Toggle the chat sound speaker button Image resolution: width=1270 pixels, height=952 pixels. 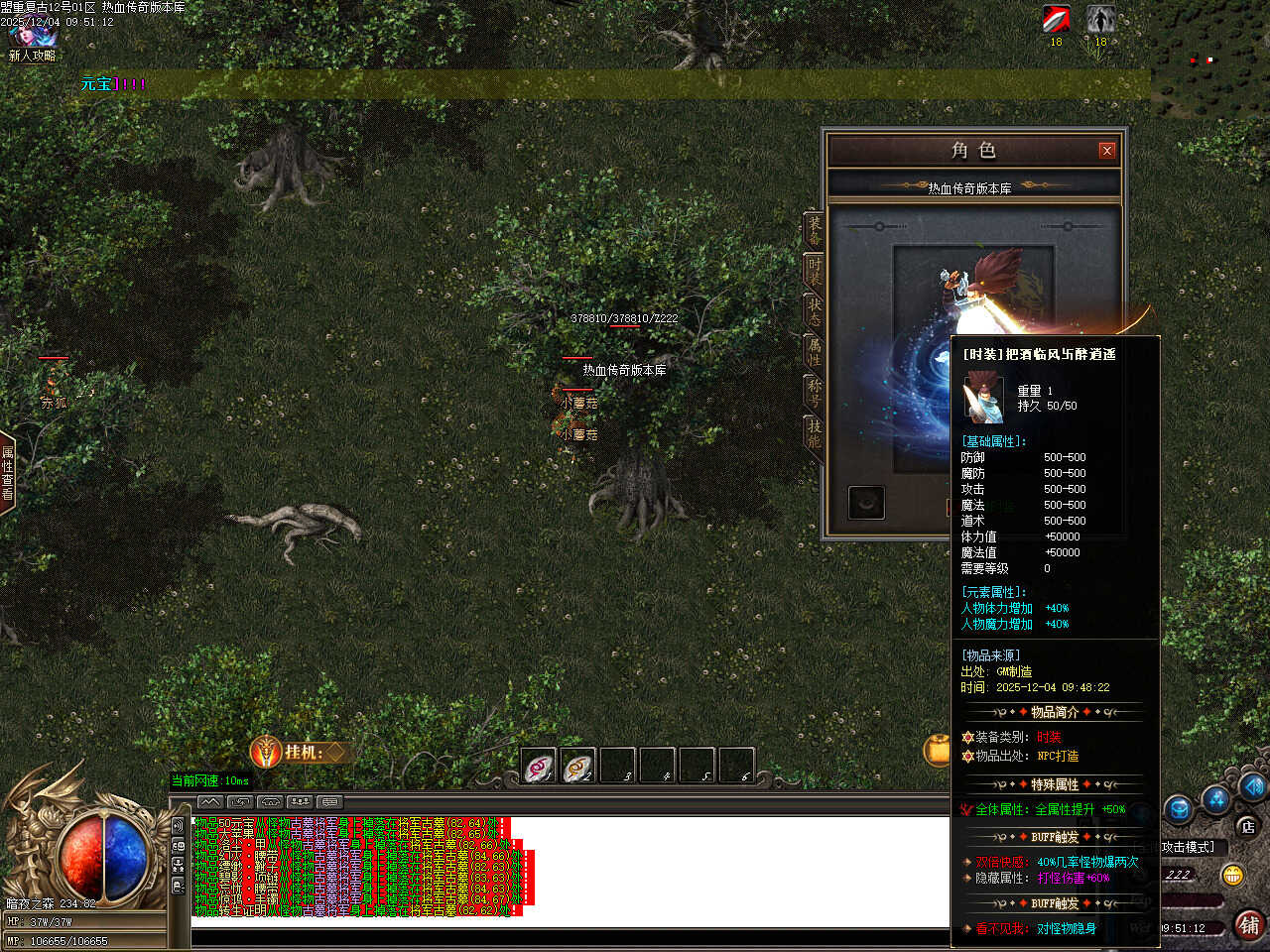click(179, 825)
